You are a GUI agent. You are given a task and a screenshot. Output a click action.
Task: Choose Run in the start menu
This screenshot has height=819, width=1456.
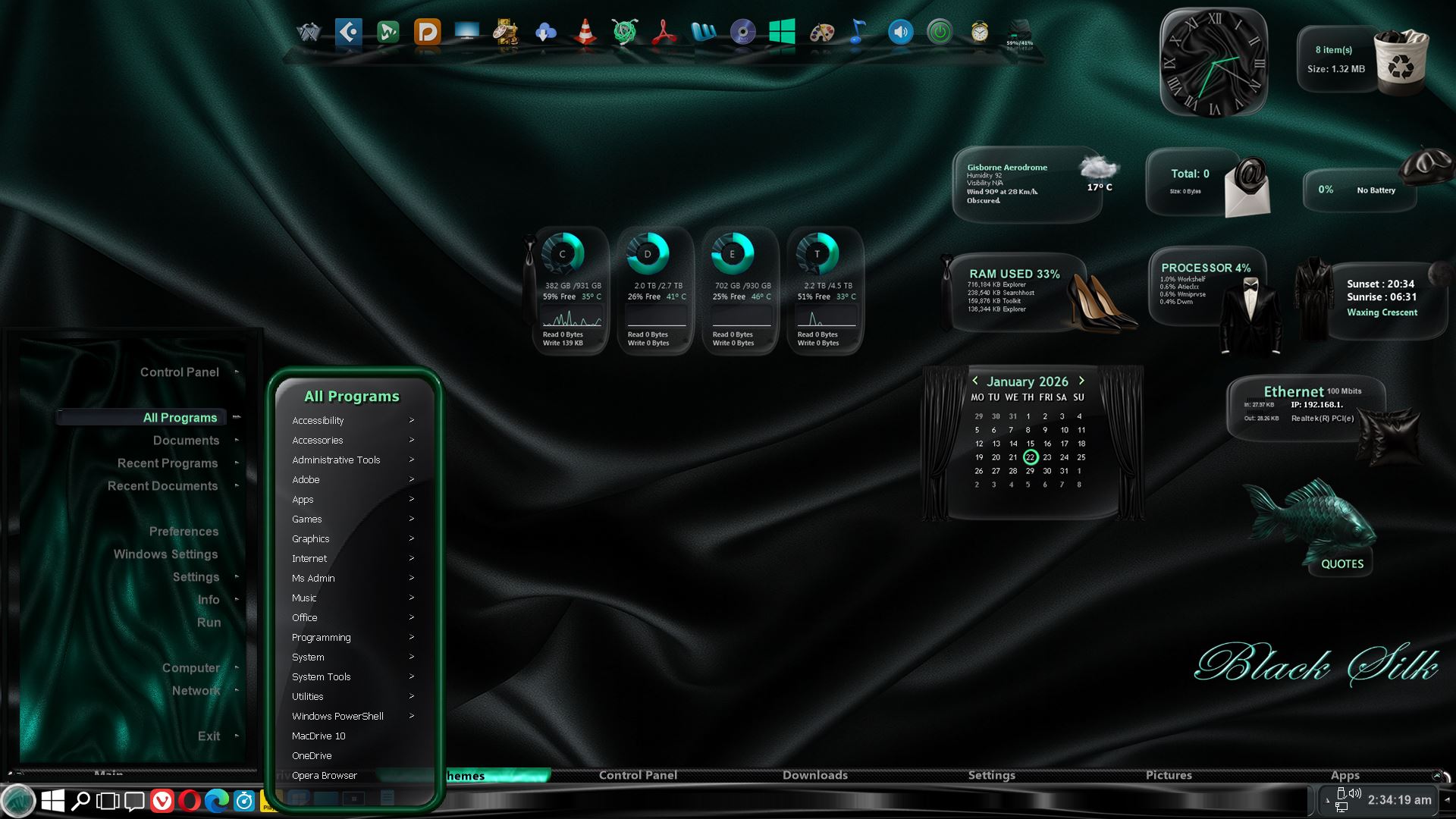(x=209, y=623)
